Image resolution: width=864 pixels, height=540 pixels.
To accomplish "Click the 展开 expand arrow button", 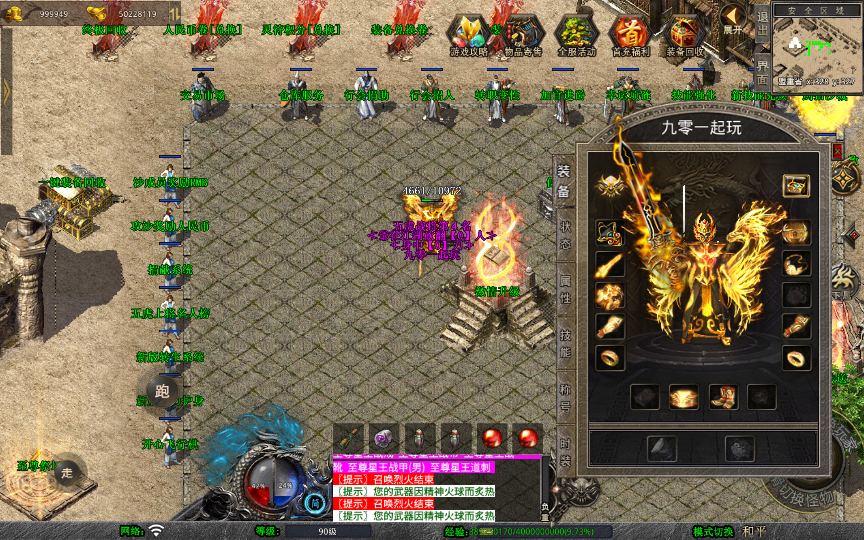I will pos(735,18).
